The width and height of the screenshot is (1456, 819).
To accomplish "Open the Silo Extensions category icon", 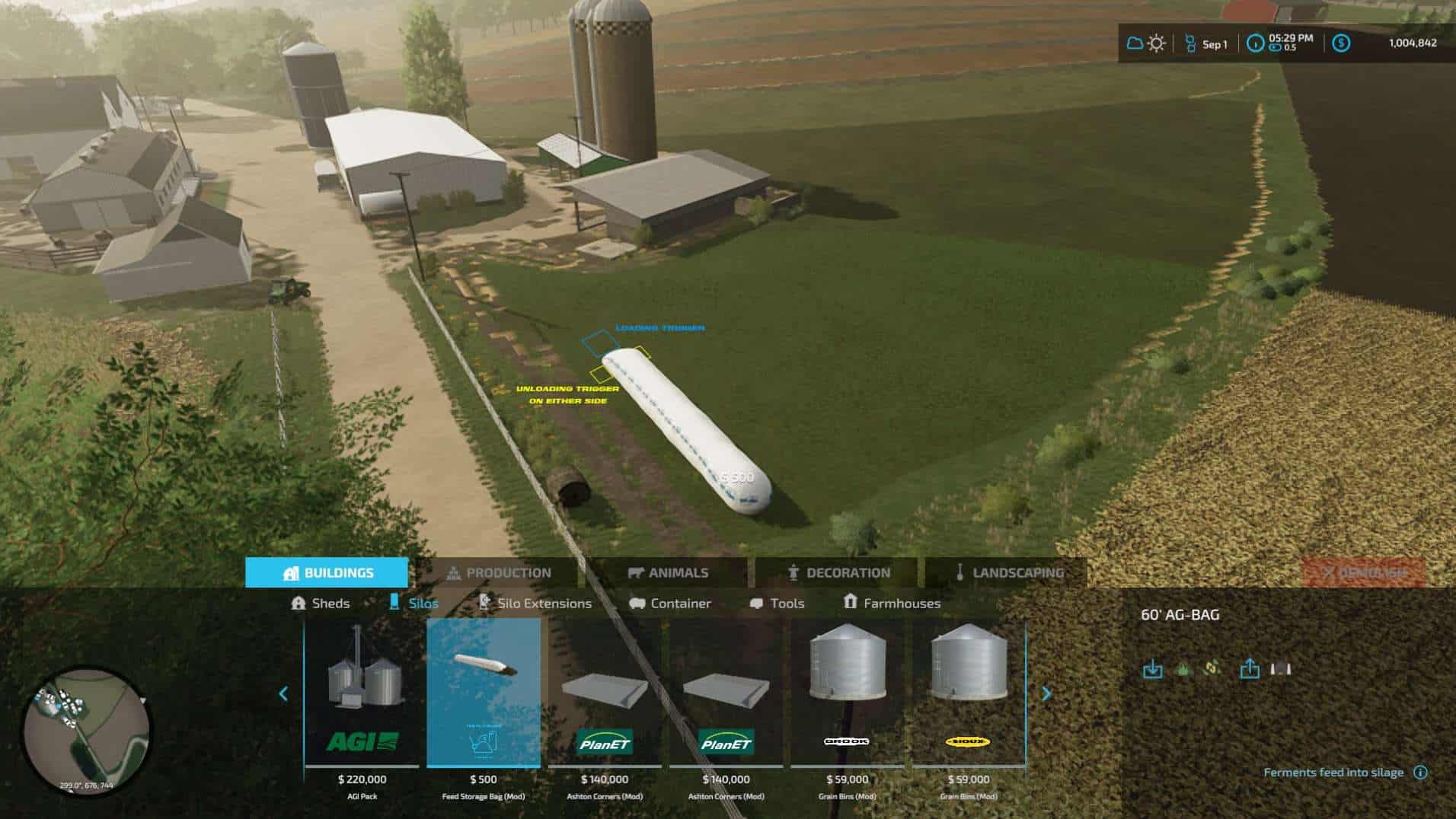I will 484,603.
